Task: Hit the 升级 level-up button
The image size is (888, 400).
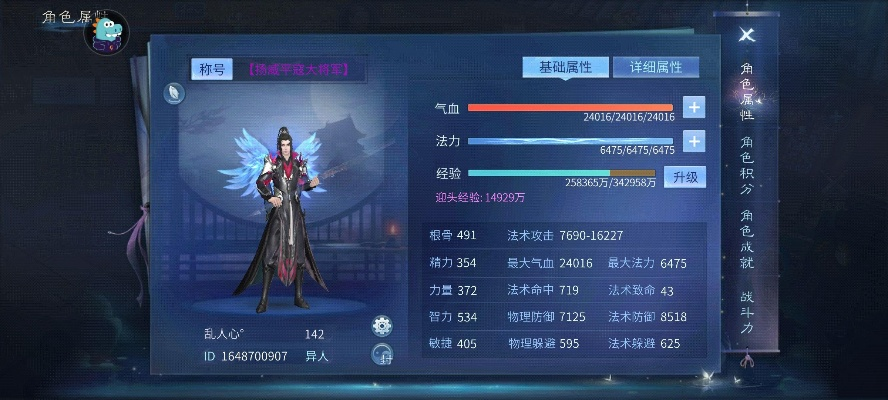Action: 685,177
